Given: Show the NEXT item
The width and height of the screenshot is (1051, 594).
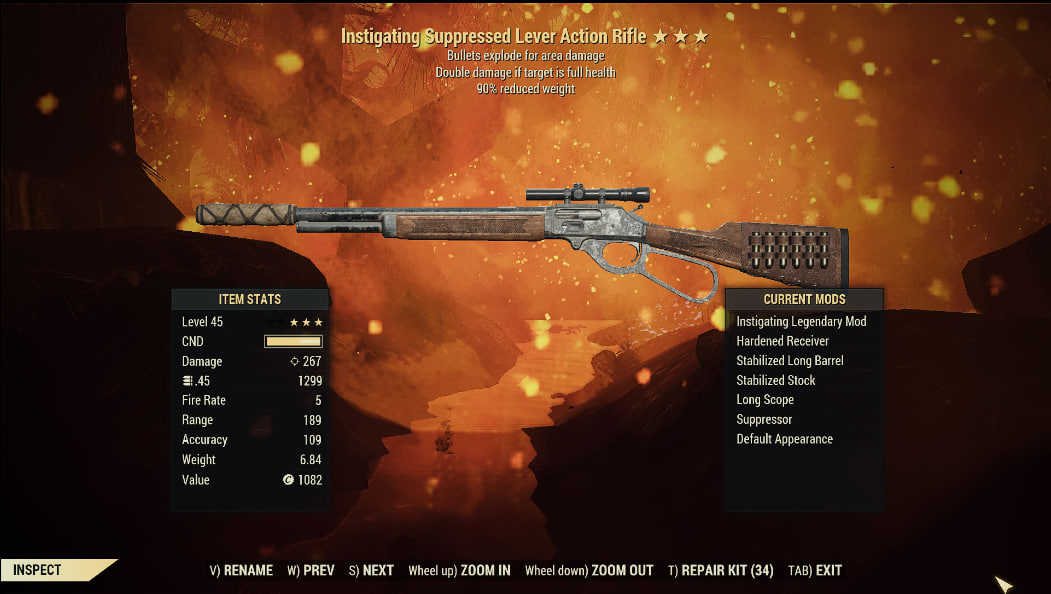Looking at the screenshot, I should click(x=371, y=570).
